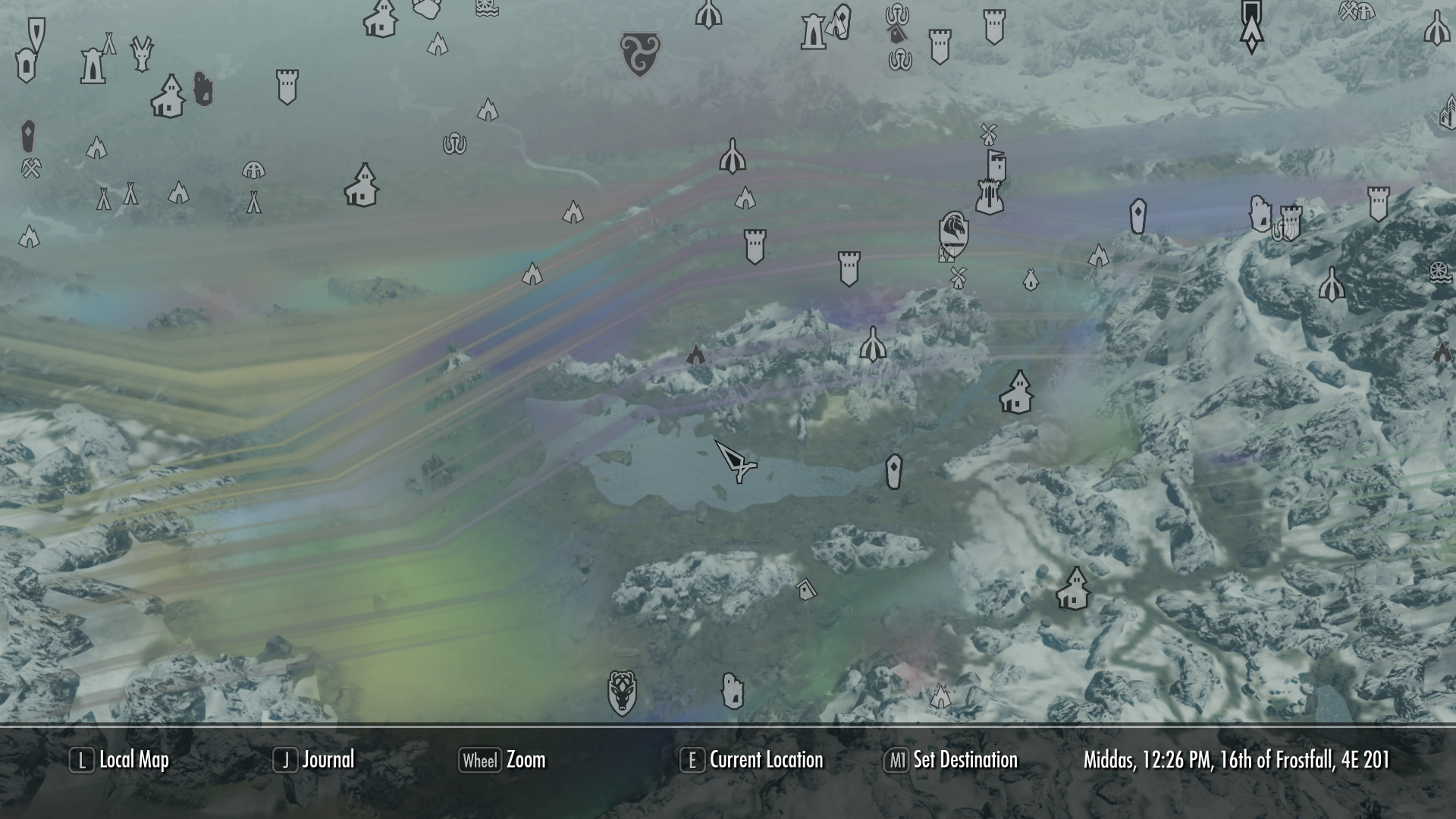Choose the Morthal triskelion shield marker
1456x819 pixels.
(x=639, y=53)
